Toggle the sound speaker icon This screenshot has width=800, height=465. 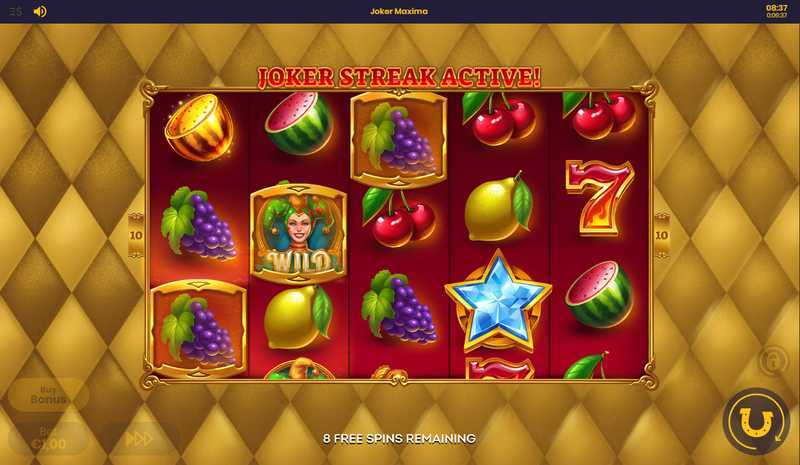[40, 12]
